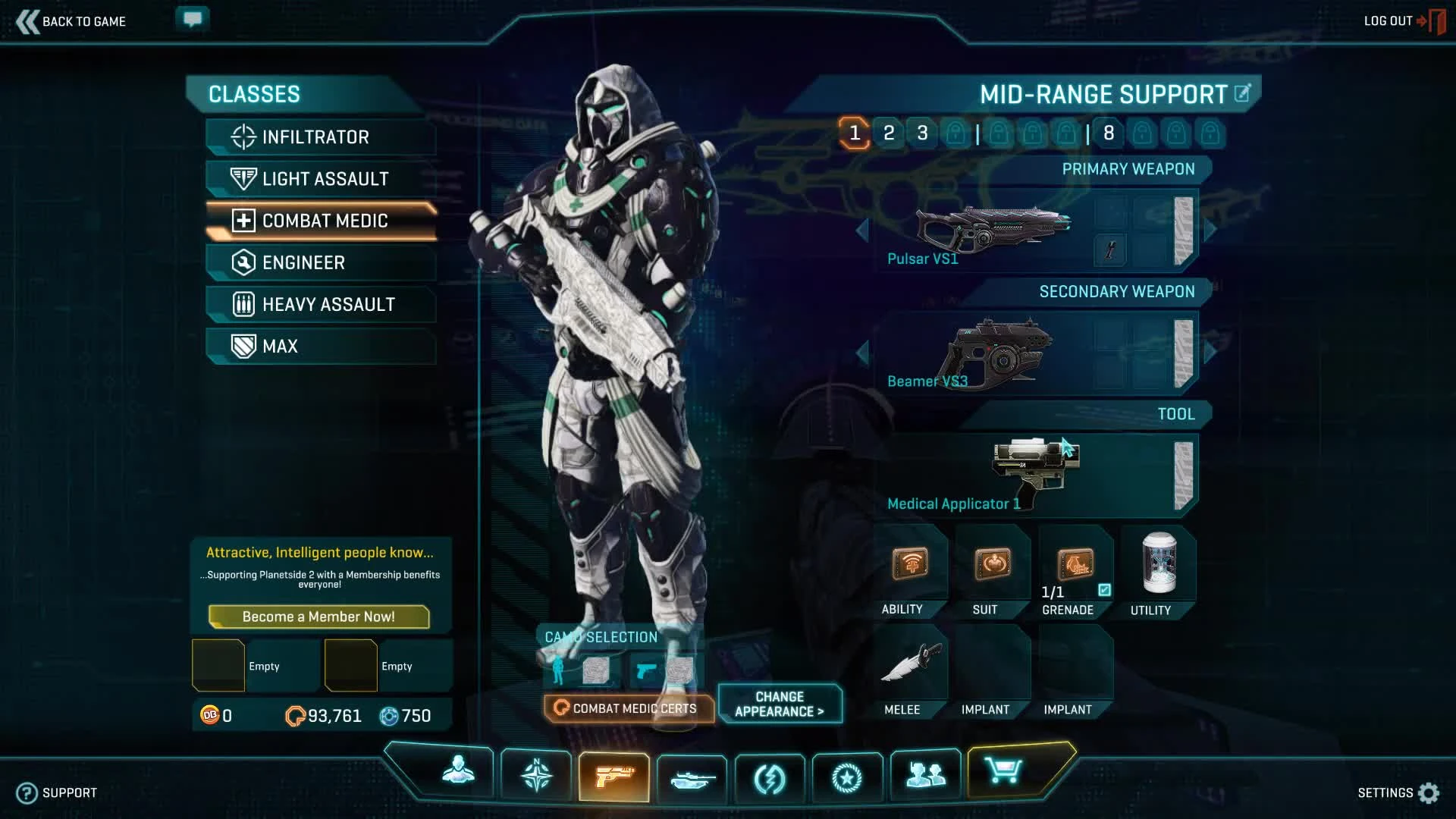Click Become a Member Now!
This screenshot has width=1456, height=819.
tap(318, 617)
